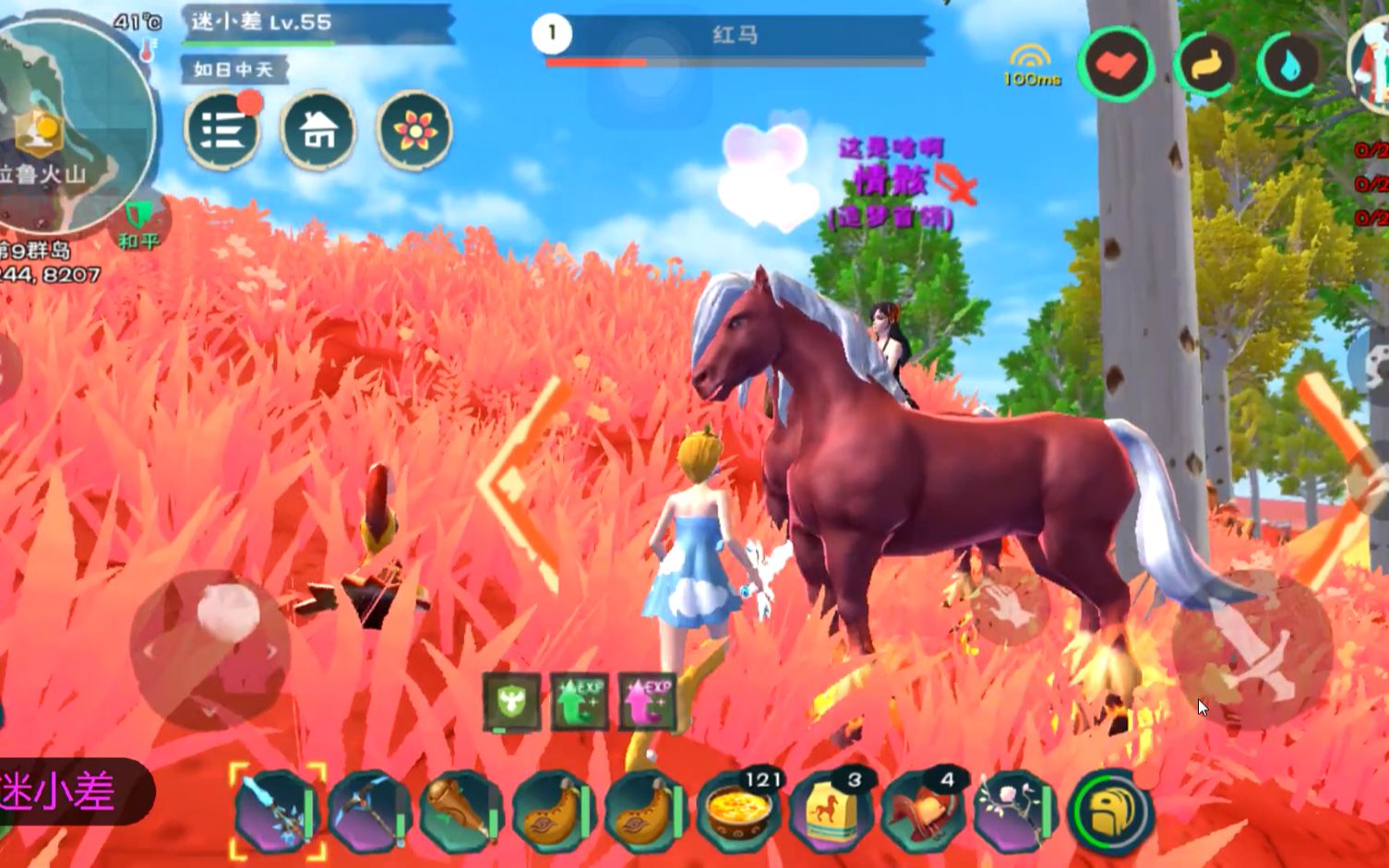The height and width of the screenshot is (868, 1389).
Task: Tap the crossed-swords attack button
Action: pyautogui.click(x=1252, y=650)
